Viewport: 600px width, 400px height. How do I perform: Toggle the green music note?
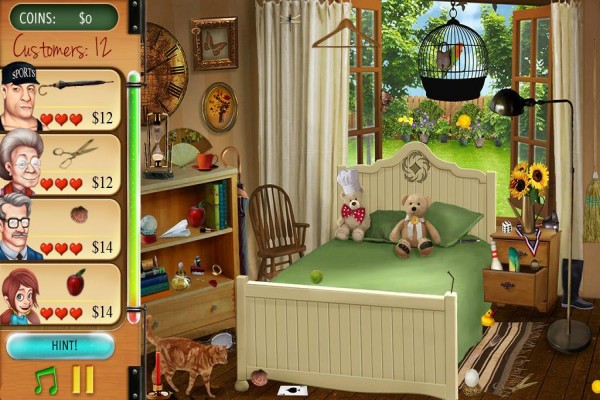[45, 380]
